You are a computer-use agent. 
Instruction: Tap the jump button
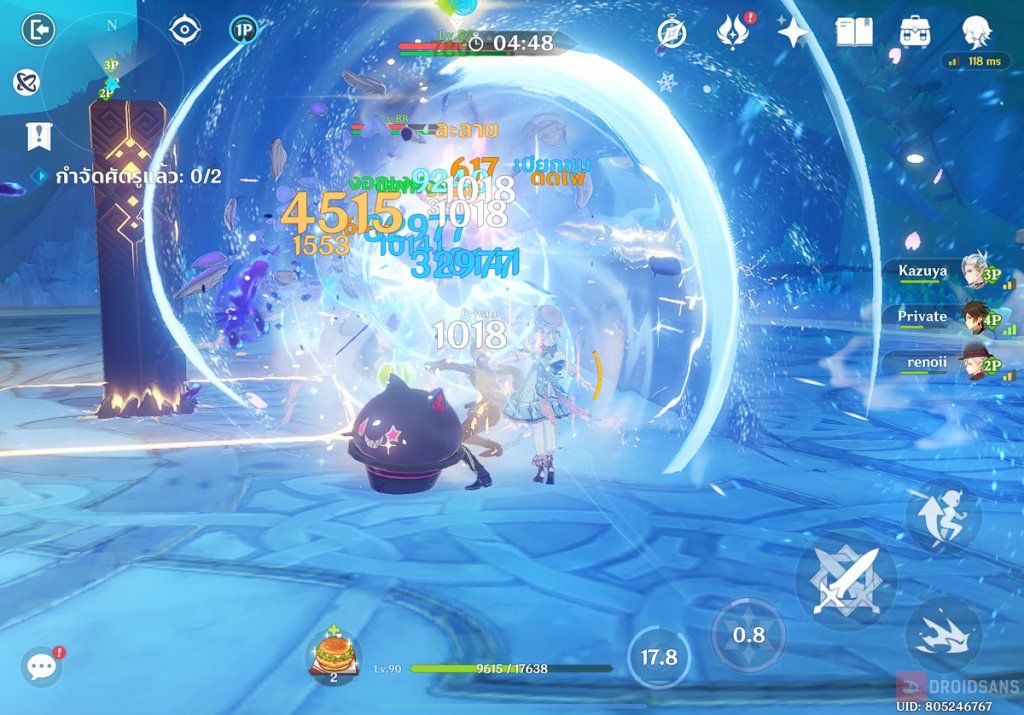click(x=942, y=517)
